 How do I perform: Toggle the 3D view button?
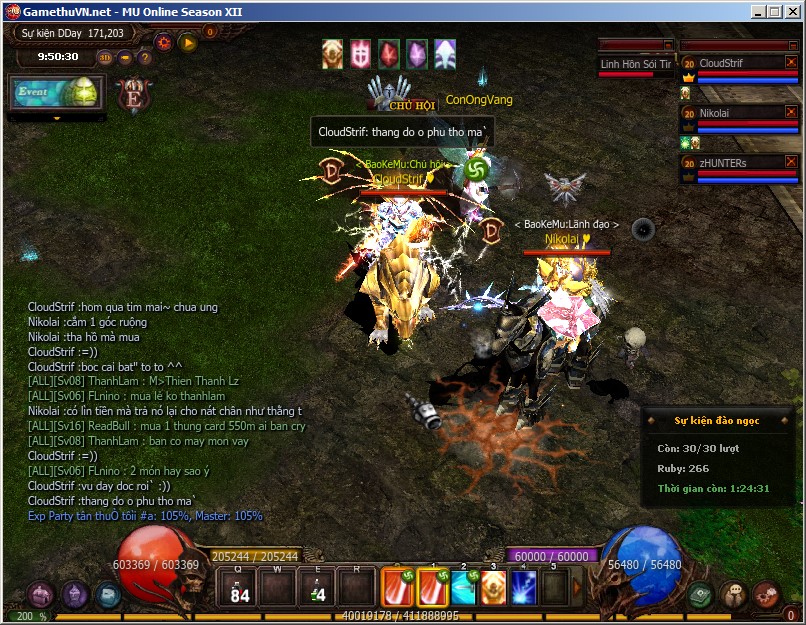[x=106, y=57]
